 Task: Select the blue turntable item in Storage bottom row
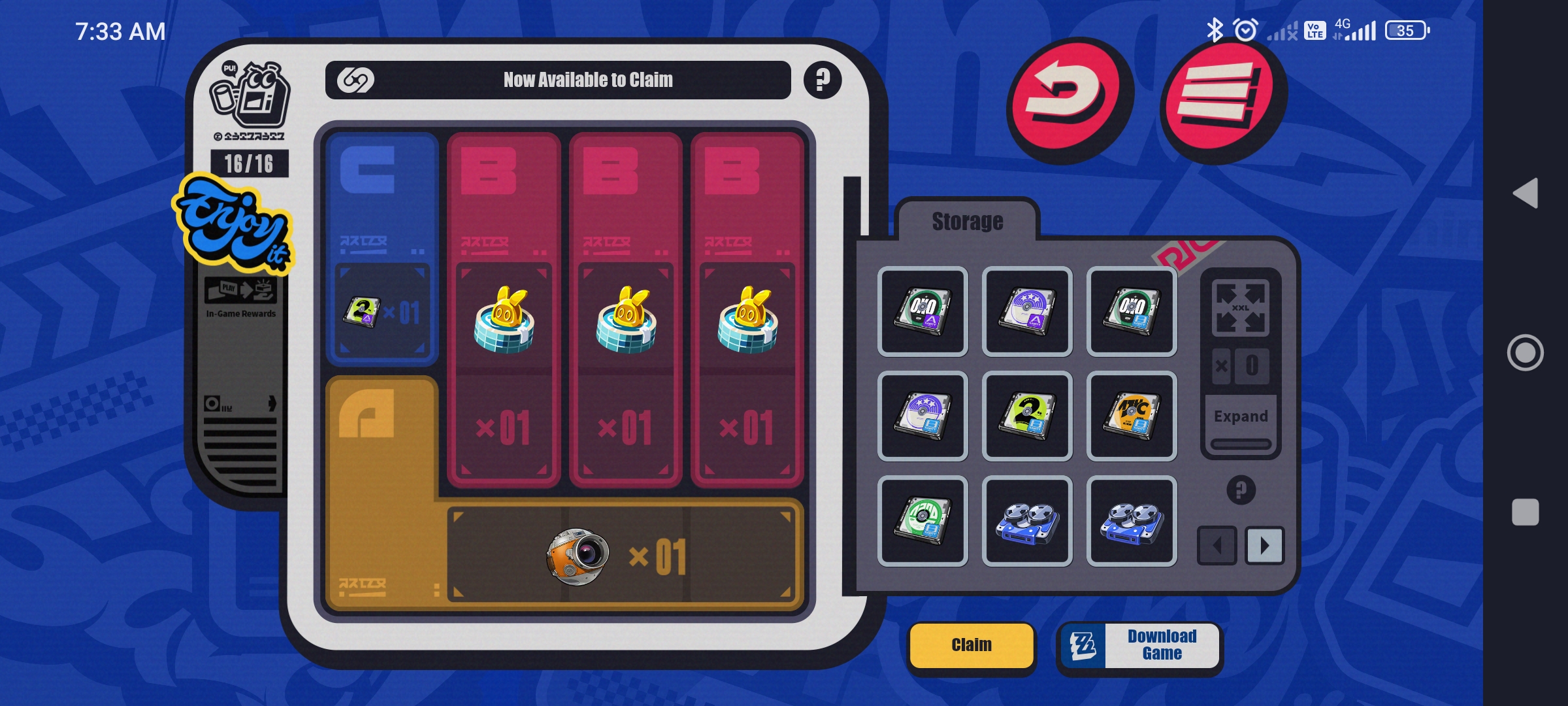click(x=1028, y=520)
